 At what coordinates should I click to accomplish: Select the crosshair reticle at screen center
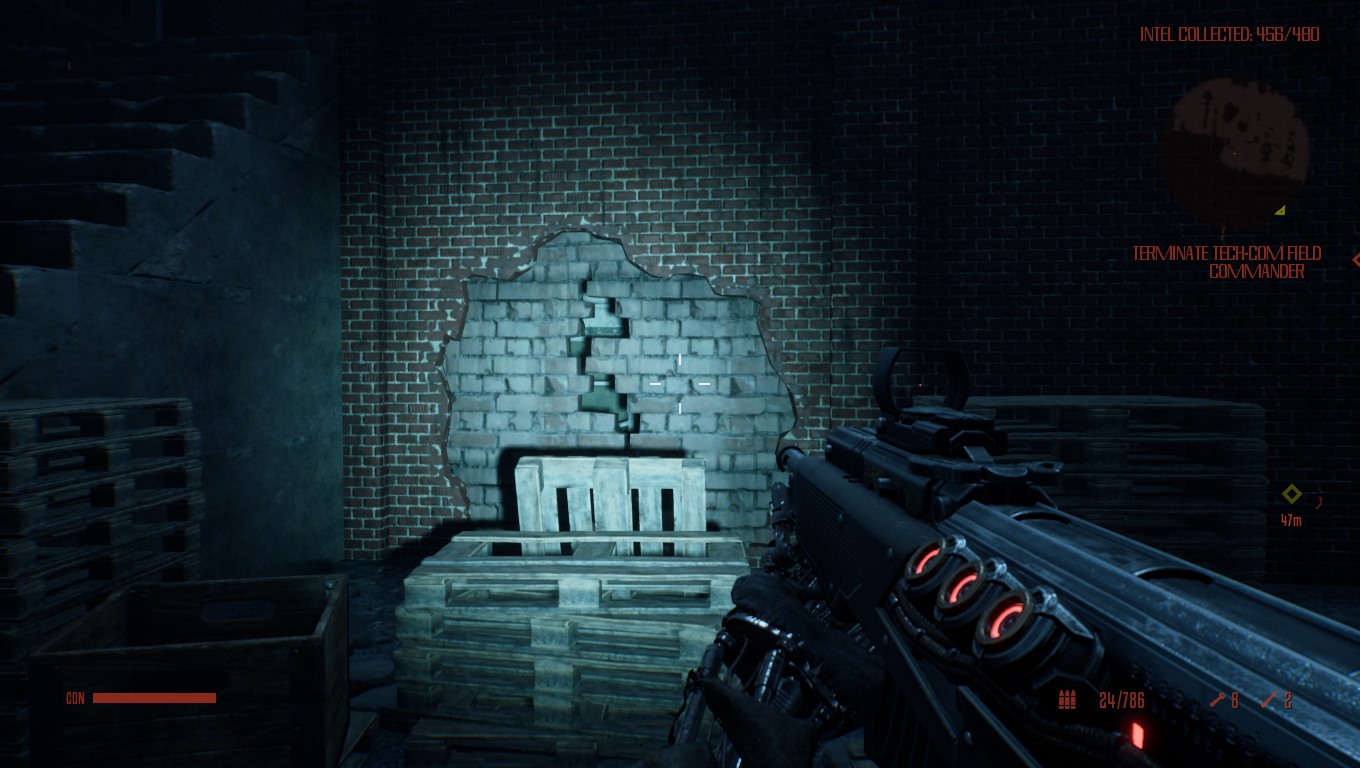pos(680,384)
